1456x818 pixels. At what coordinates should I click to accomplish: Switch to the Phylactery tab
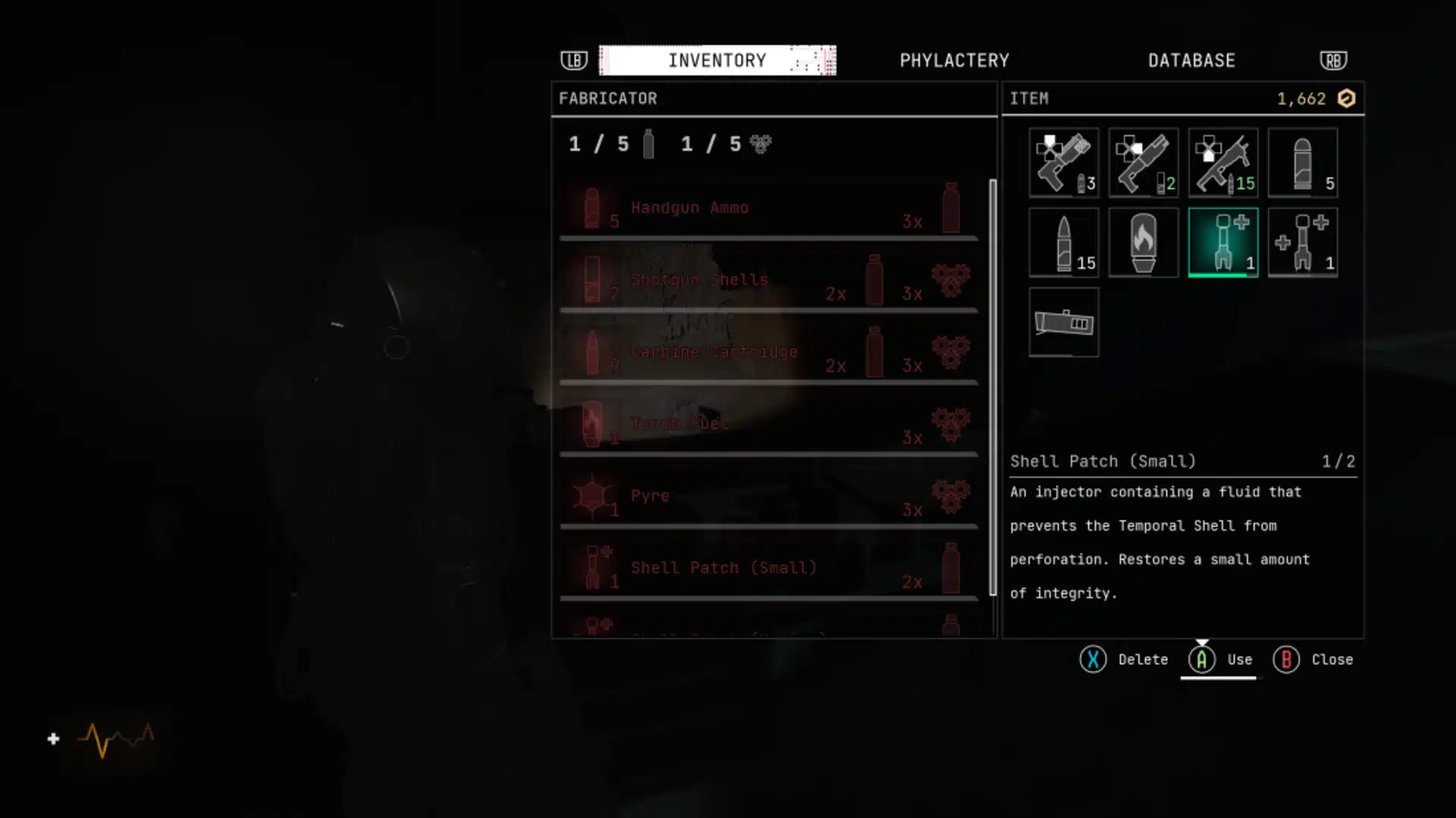click(954, 61)
